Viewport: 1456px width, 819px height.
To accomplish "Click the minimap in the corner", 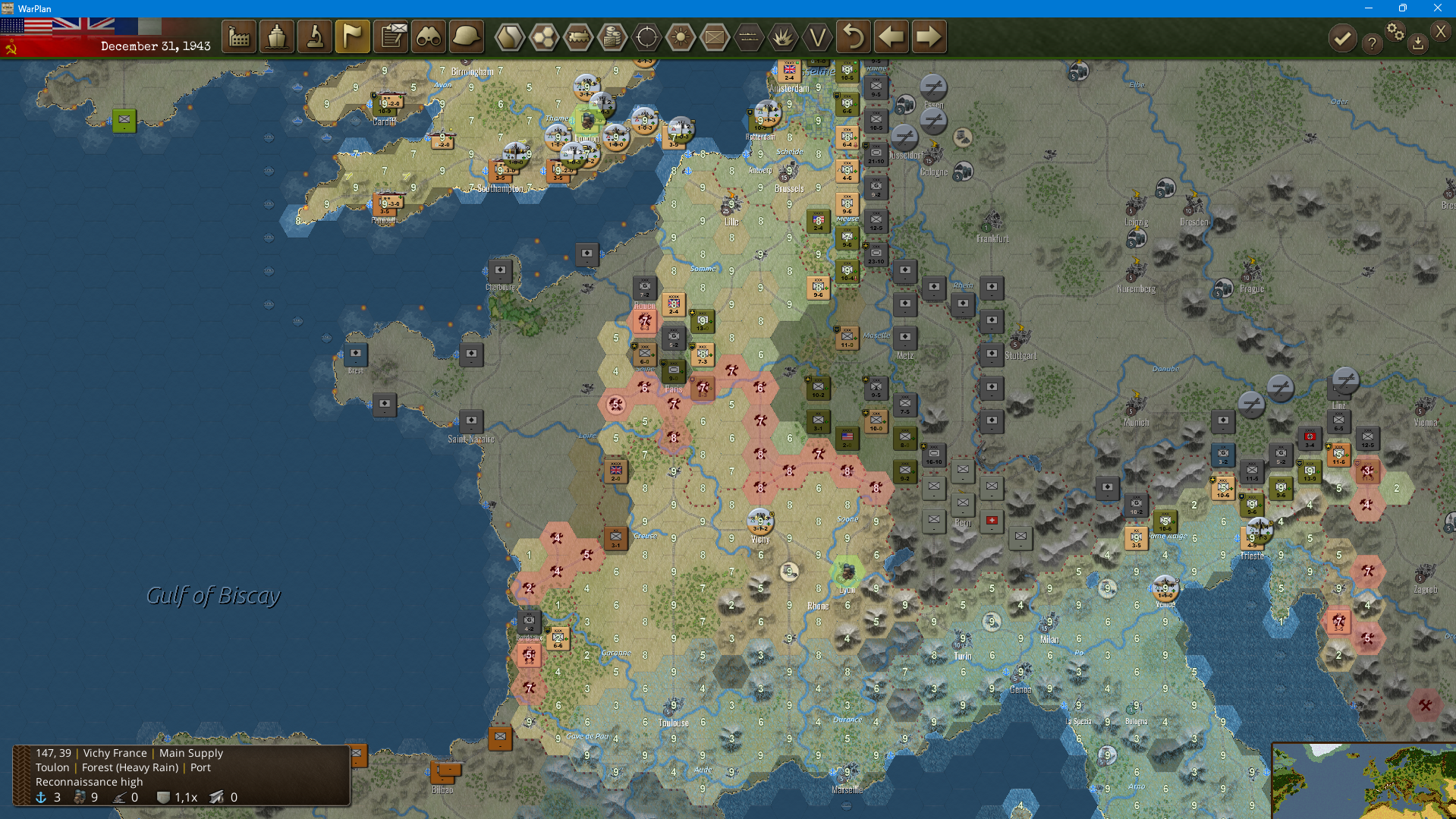I will (1364, 782).
